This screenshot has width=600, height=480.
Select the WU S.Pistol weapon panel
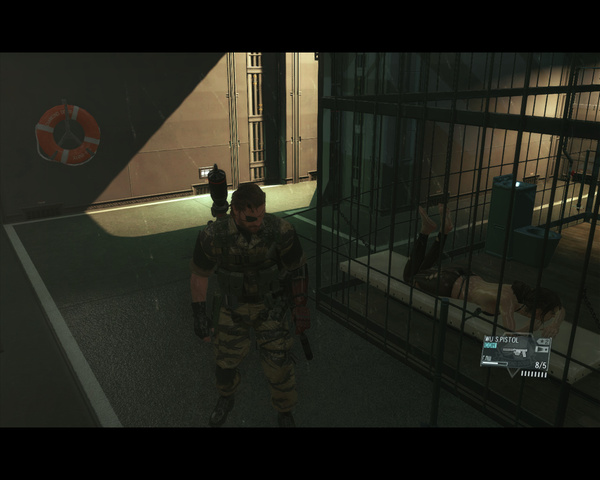[x=515, y=354]
